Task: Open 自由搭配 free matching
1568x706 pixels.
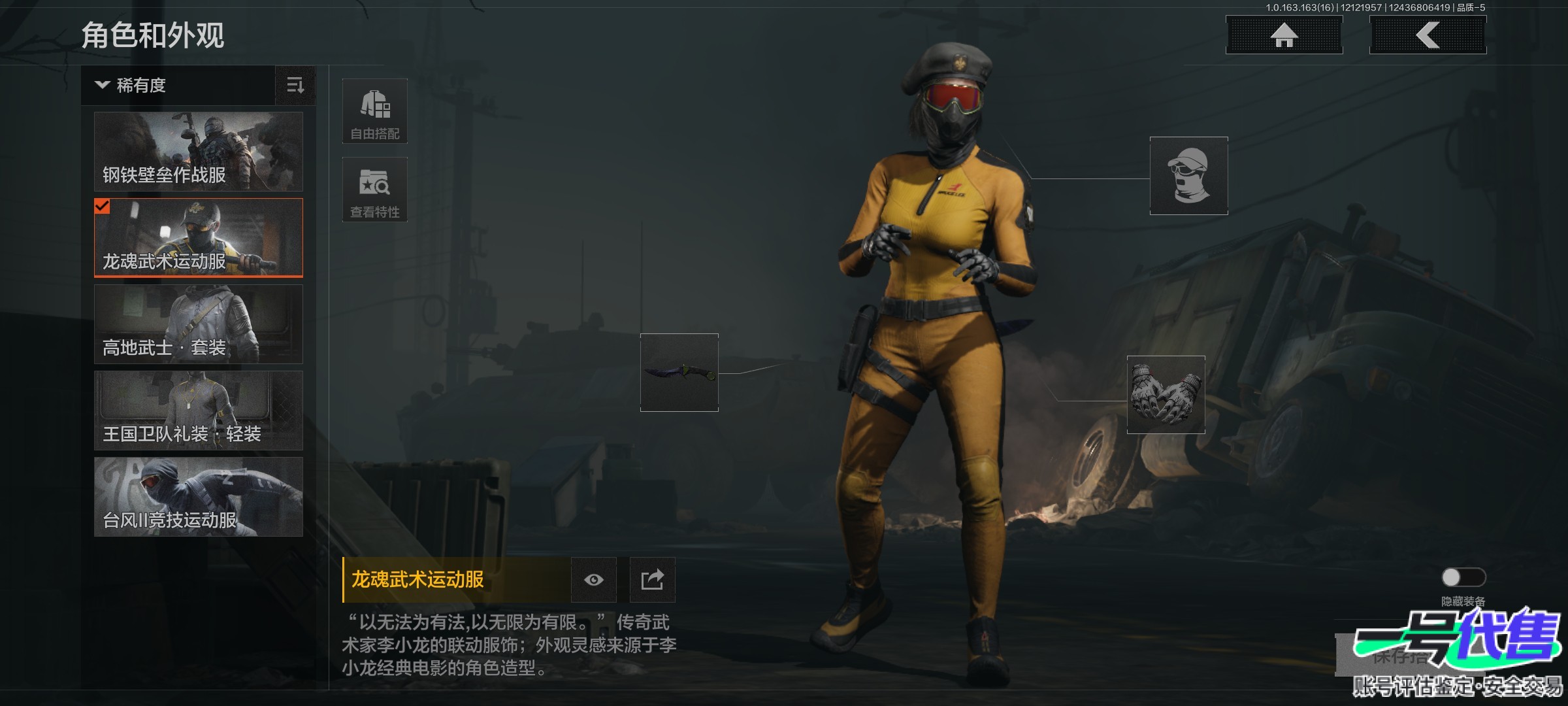Action: (375, 111)
